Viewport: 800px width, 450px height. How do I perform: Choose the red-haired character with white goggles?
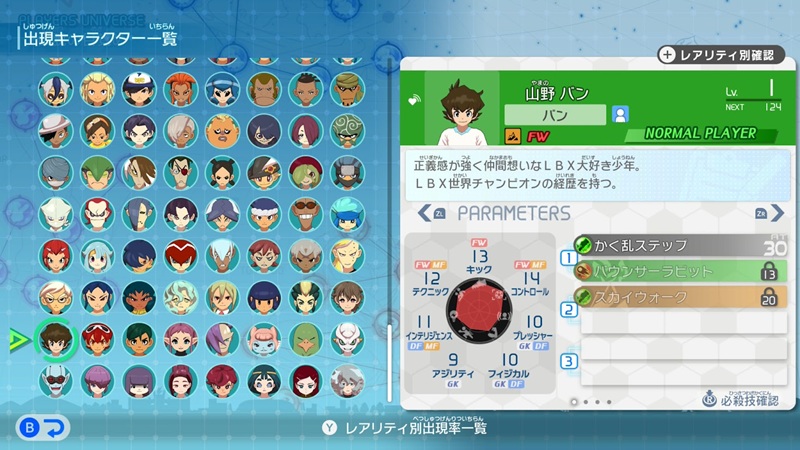[x=97, y=339]
